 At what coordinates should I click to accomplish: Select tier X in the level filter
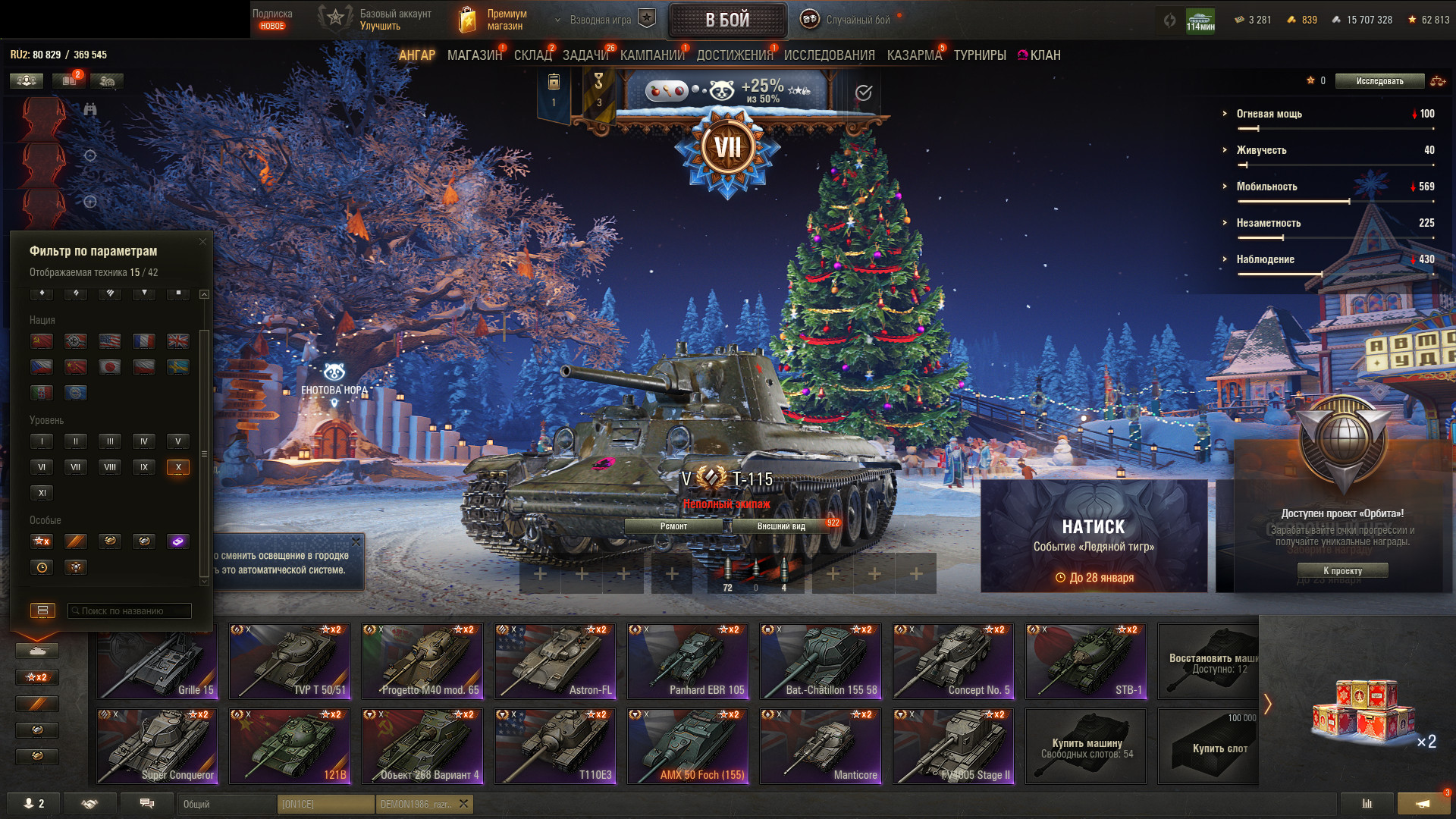(178, 467)
